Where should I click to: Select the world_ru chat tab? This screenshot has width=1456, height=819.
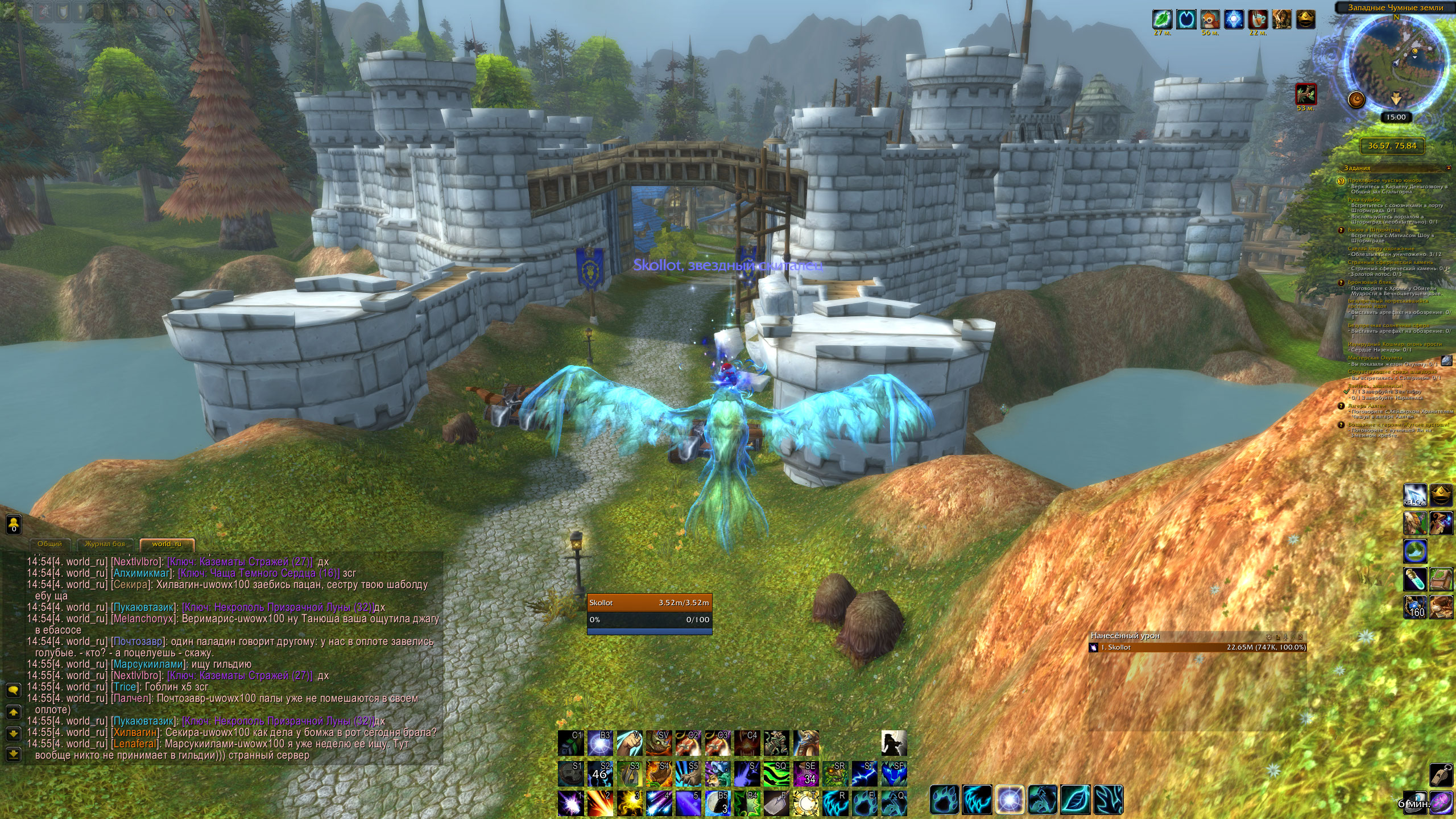(x=167, y=544)
